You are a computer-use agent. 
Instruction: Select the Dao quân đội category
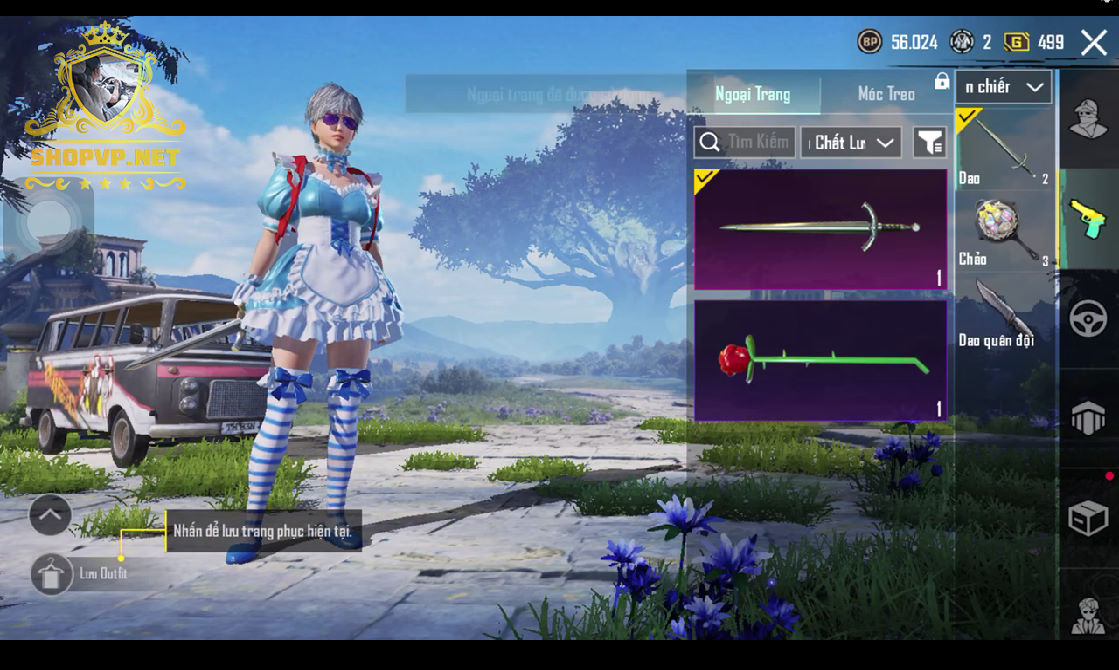pos(1004,312)
